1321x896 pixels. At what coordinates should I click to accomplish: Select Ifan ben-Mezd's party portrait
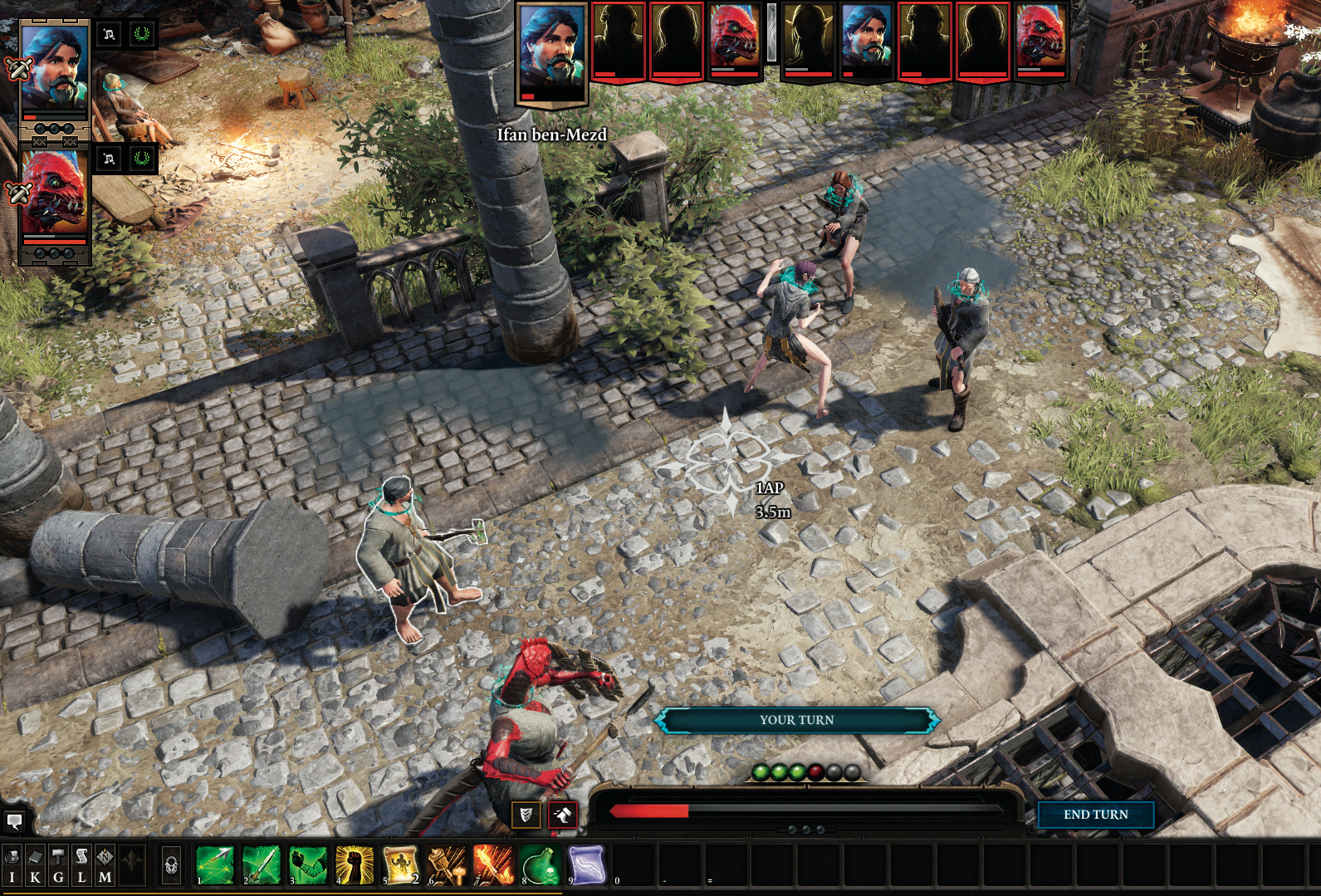click(x=54, y=68)
